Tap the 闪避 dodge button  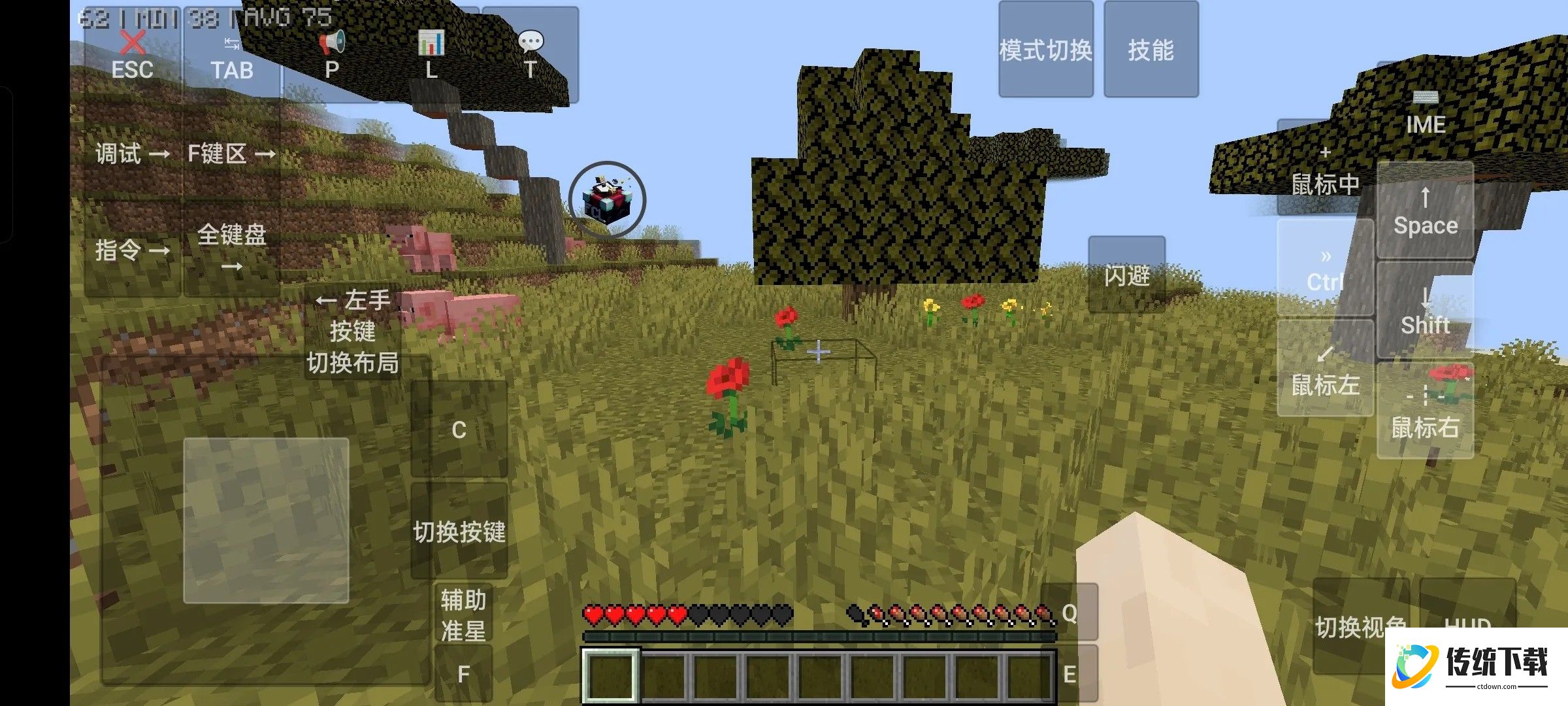pos(1127,275)
